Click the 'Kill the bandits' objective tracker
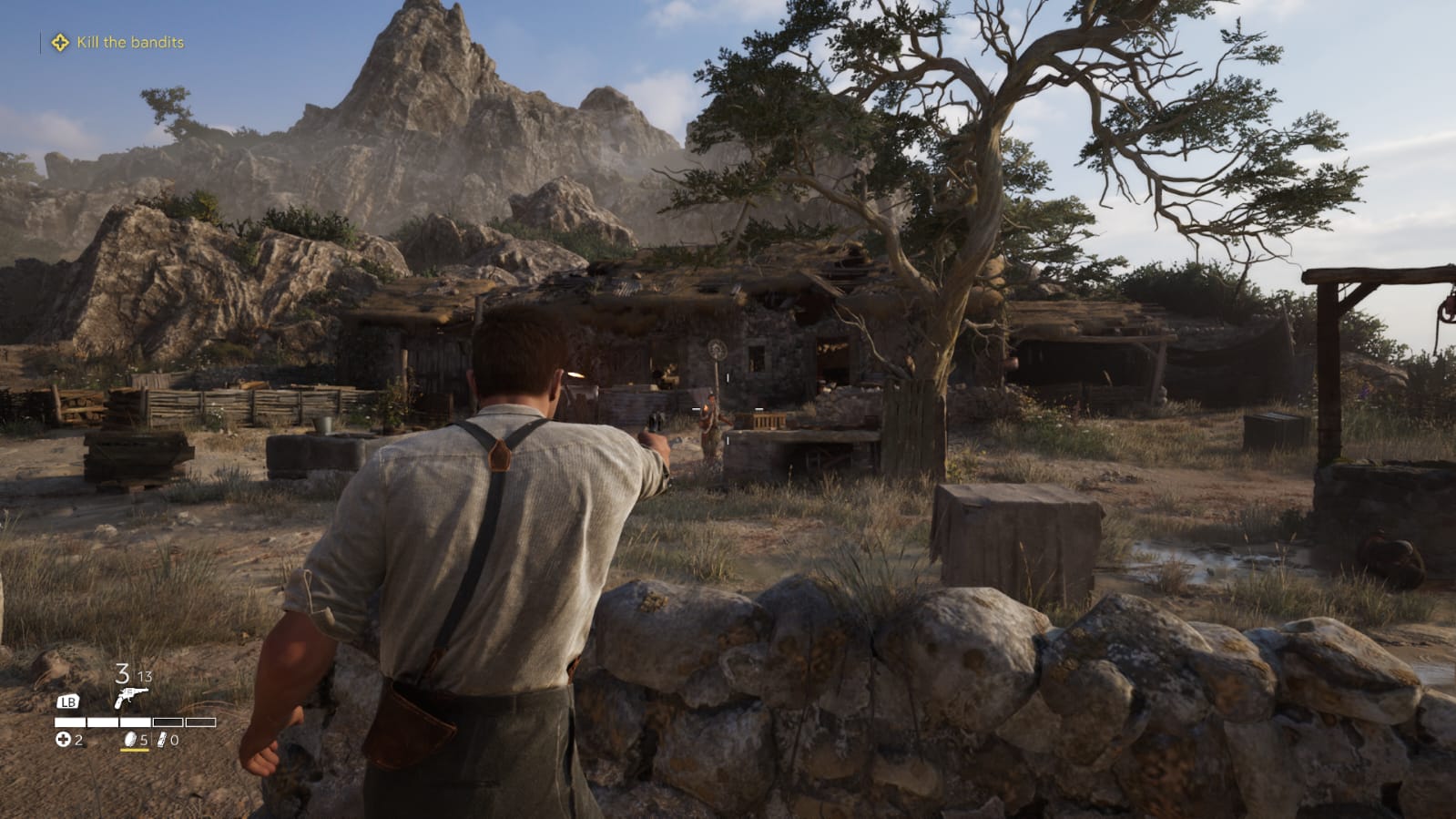 tap(129, 42)
